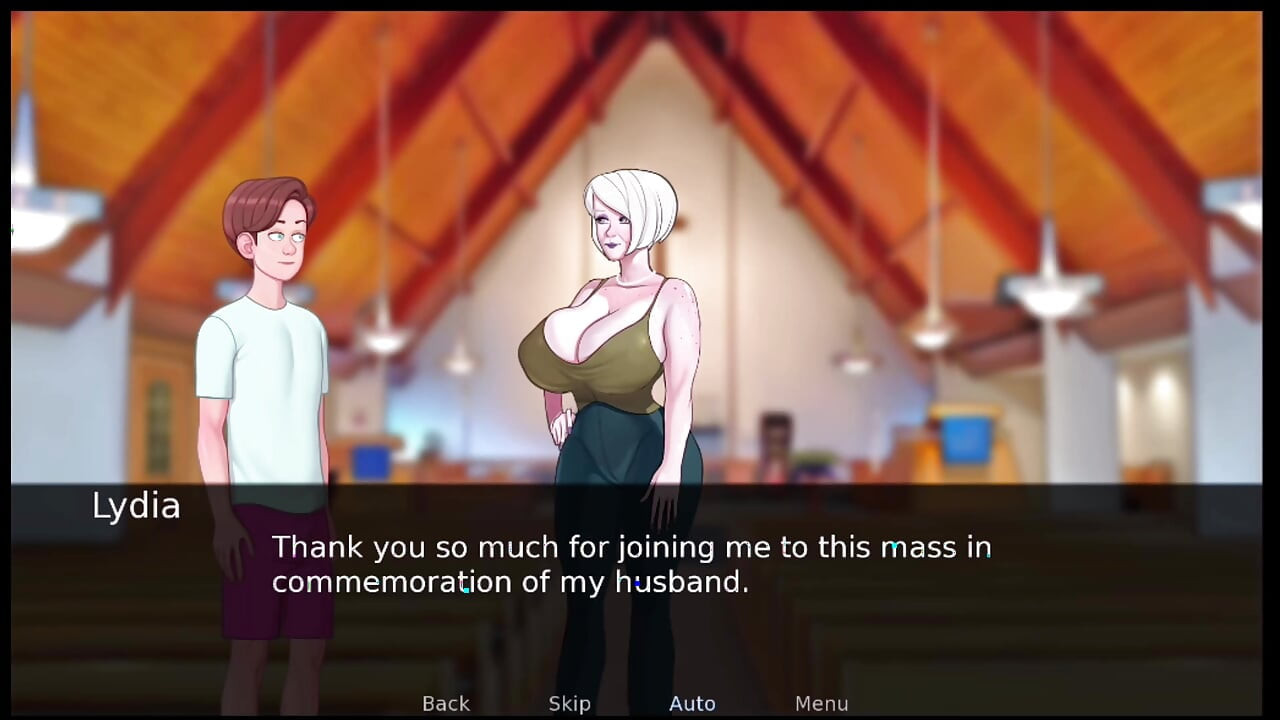Click the second dialogue line of text
Screen dimensions: 1280x720
[510, 582]
